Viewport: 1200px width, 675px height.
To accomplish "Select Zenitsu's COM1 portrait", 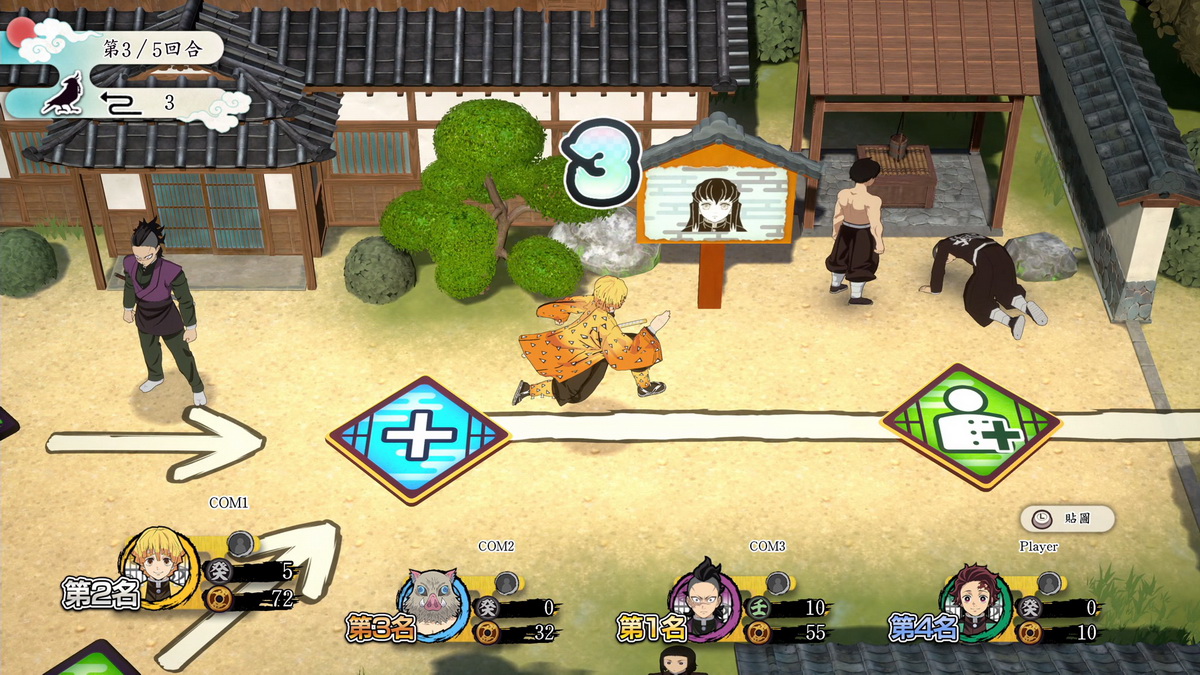I will 161,566.
